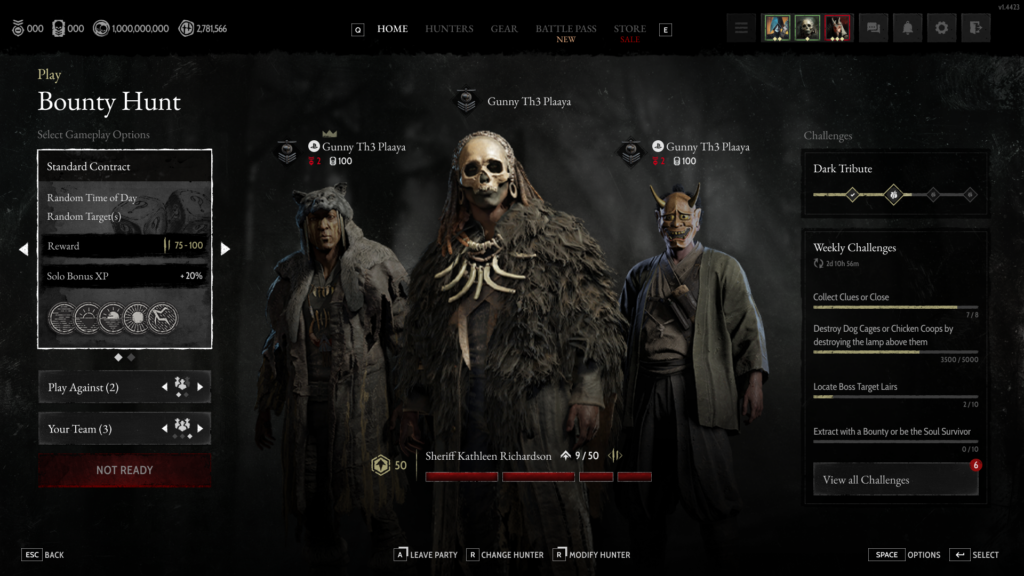1024x576 pixels.
Task: Go to the Store tab
Action: pos(630,30)
